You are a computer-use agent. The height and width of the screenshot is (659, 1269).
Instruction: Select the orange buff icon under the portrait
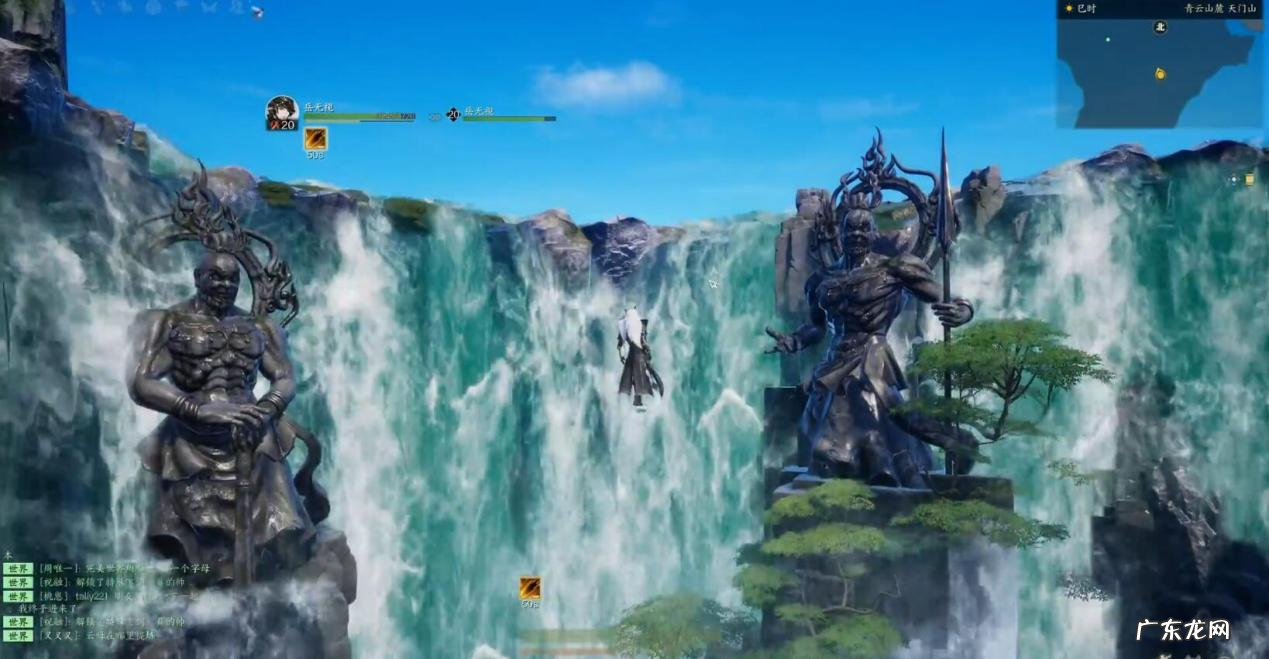point(315,138)
